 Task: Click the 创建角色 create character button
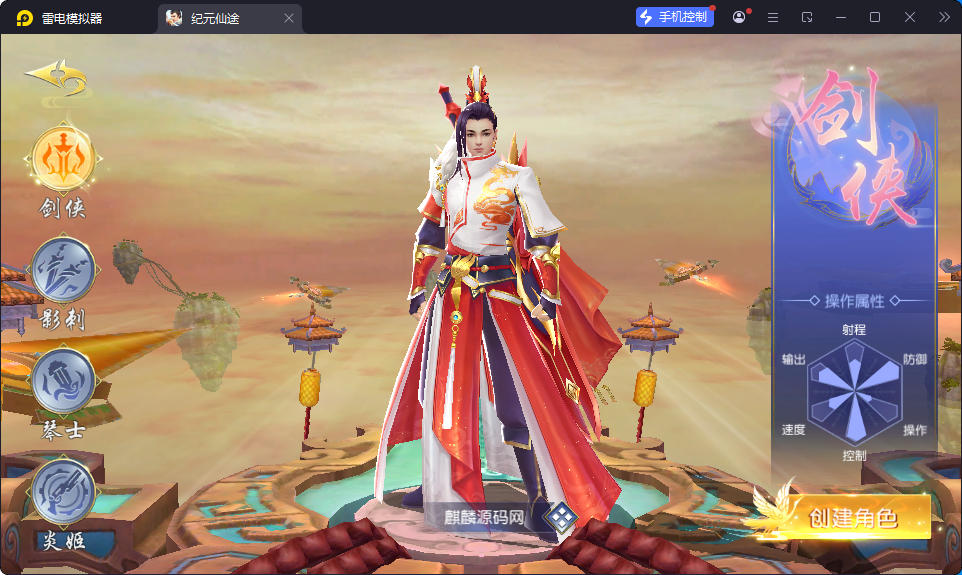852,518
